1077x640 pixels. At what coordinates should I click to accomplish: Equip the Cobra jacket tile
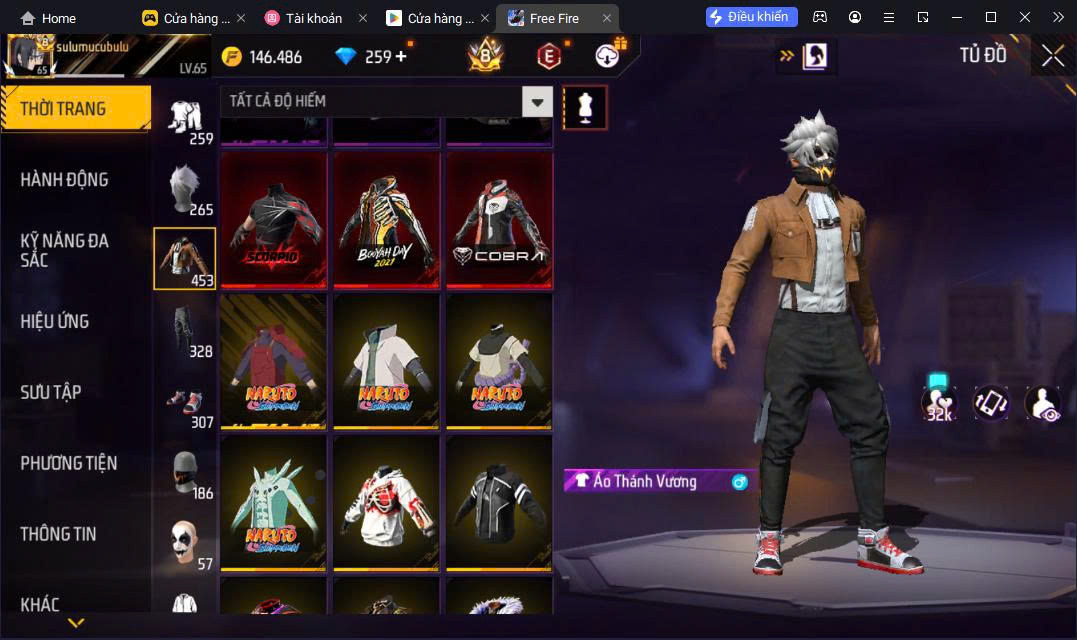(499, 219)
